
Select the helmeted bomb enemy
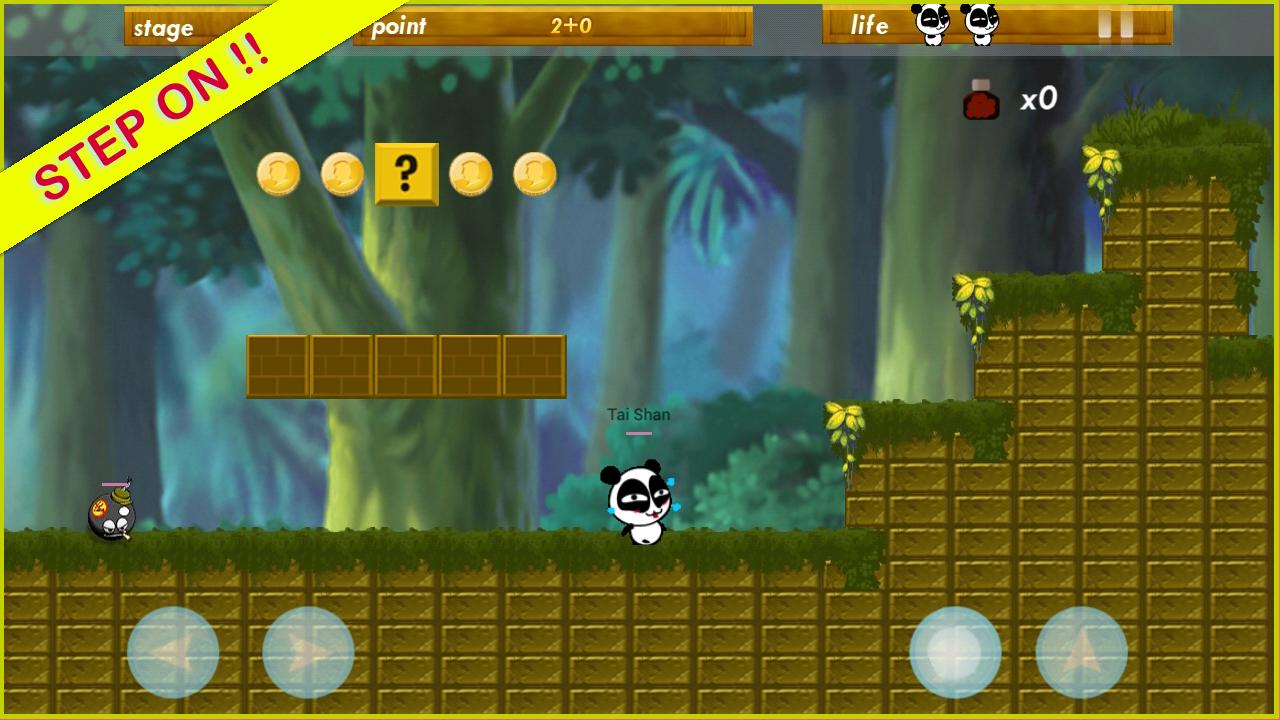110,516
